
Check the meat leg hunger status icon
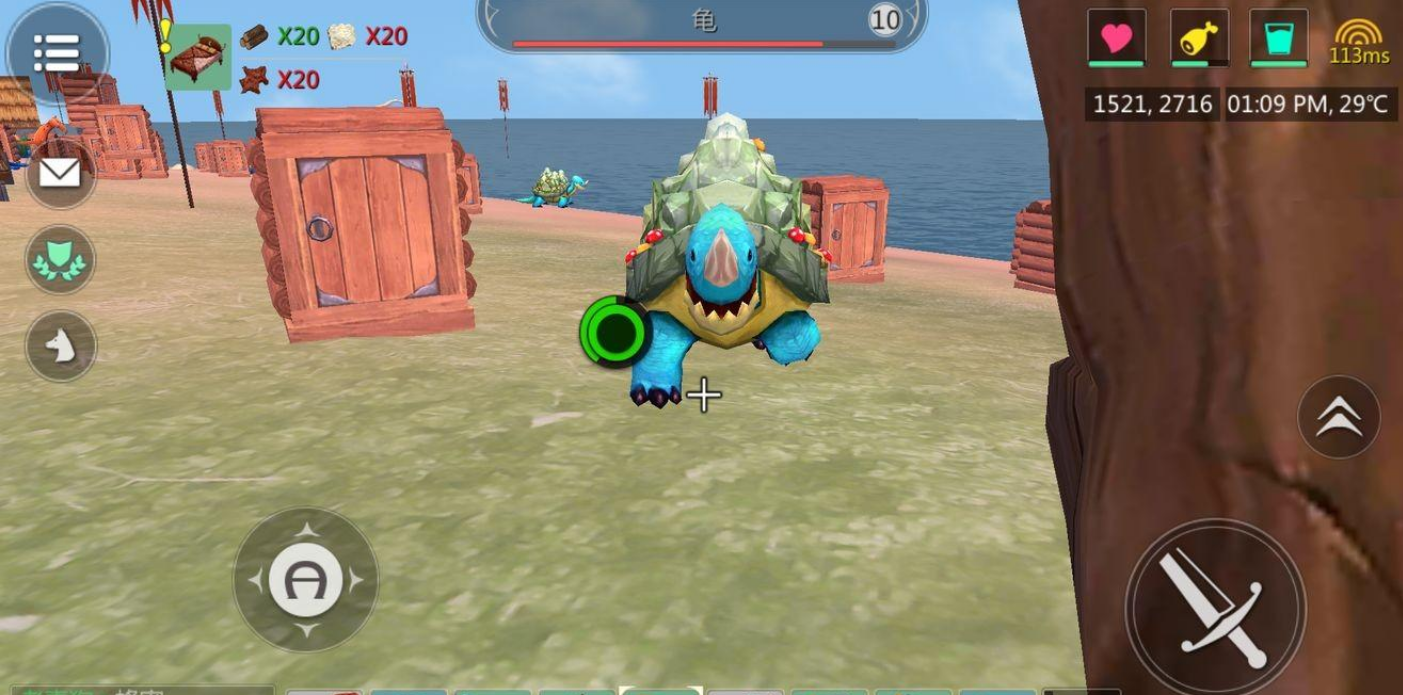click(x=1199, y=39)
